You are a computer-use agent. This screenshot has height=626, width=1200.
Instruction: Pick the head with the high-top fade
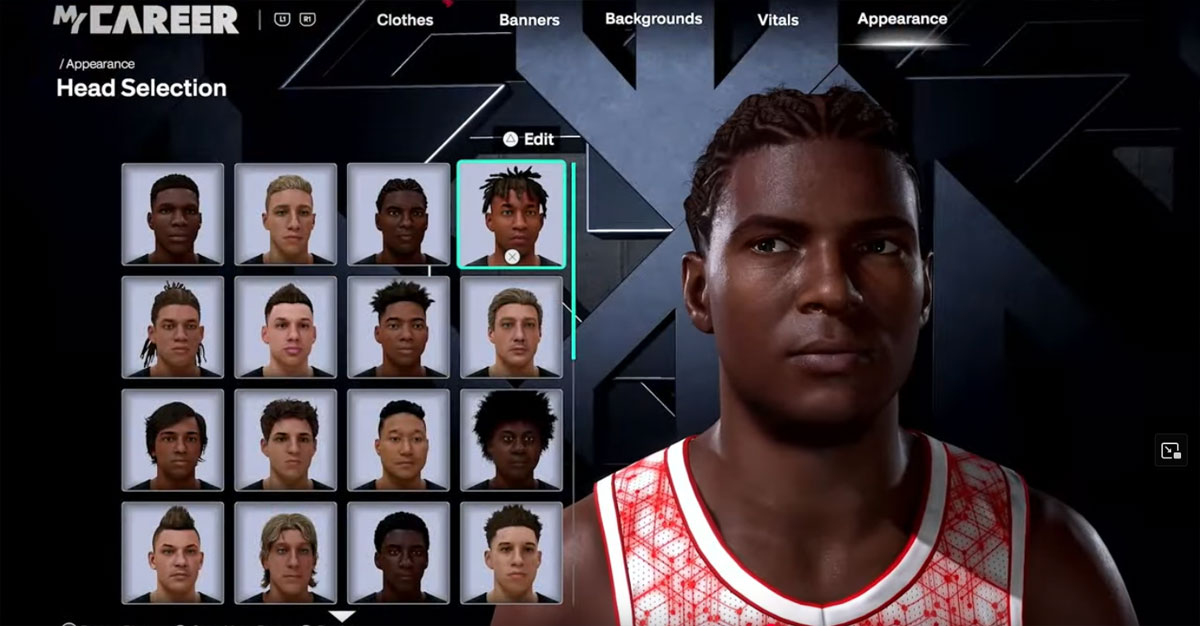(398, 327)
